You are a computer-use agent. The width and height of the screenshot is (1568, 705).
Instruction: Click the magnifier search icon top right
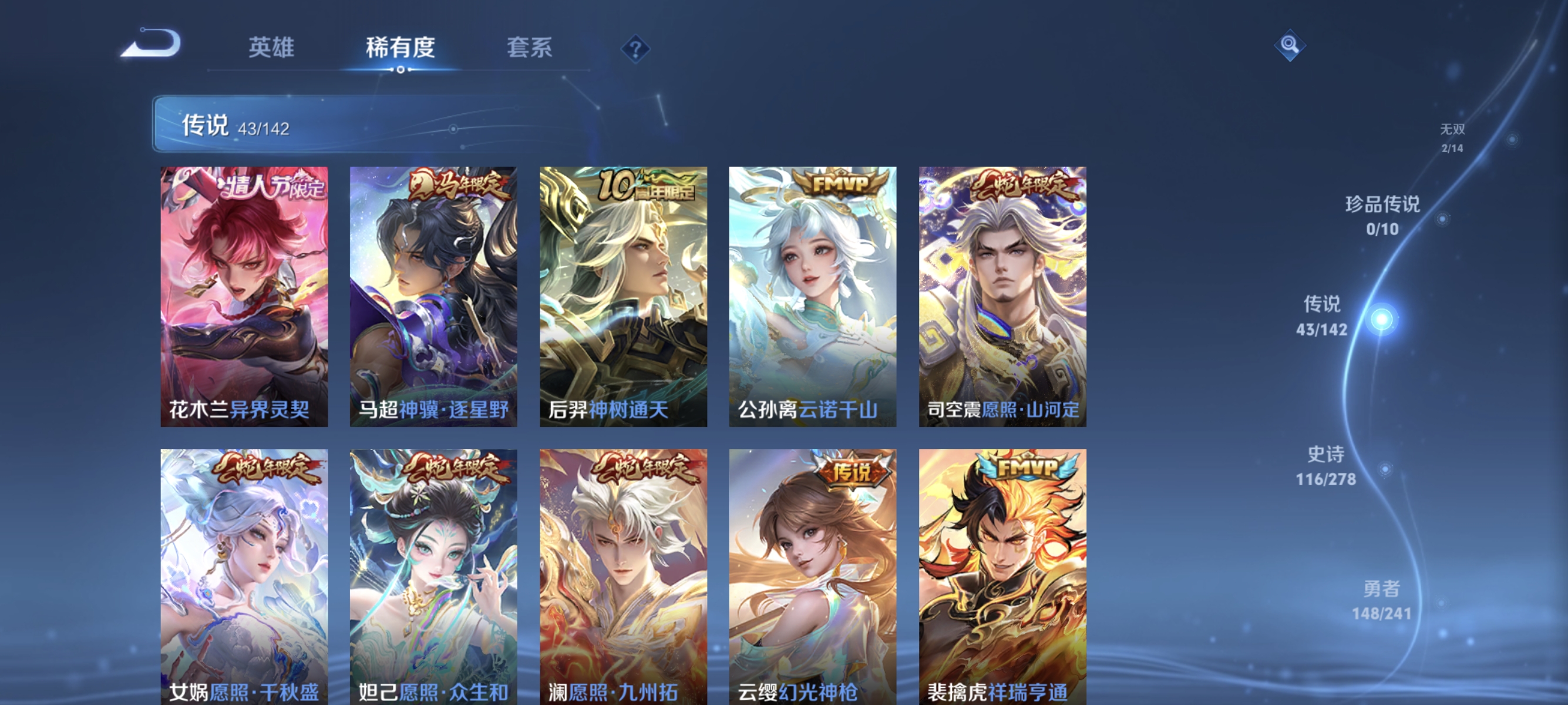click(x=1290, y=46)
